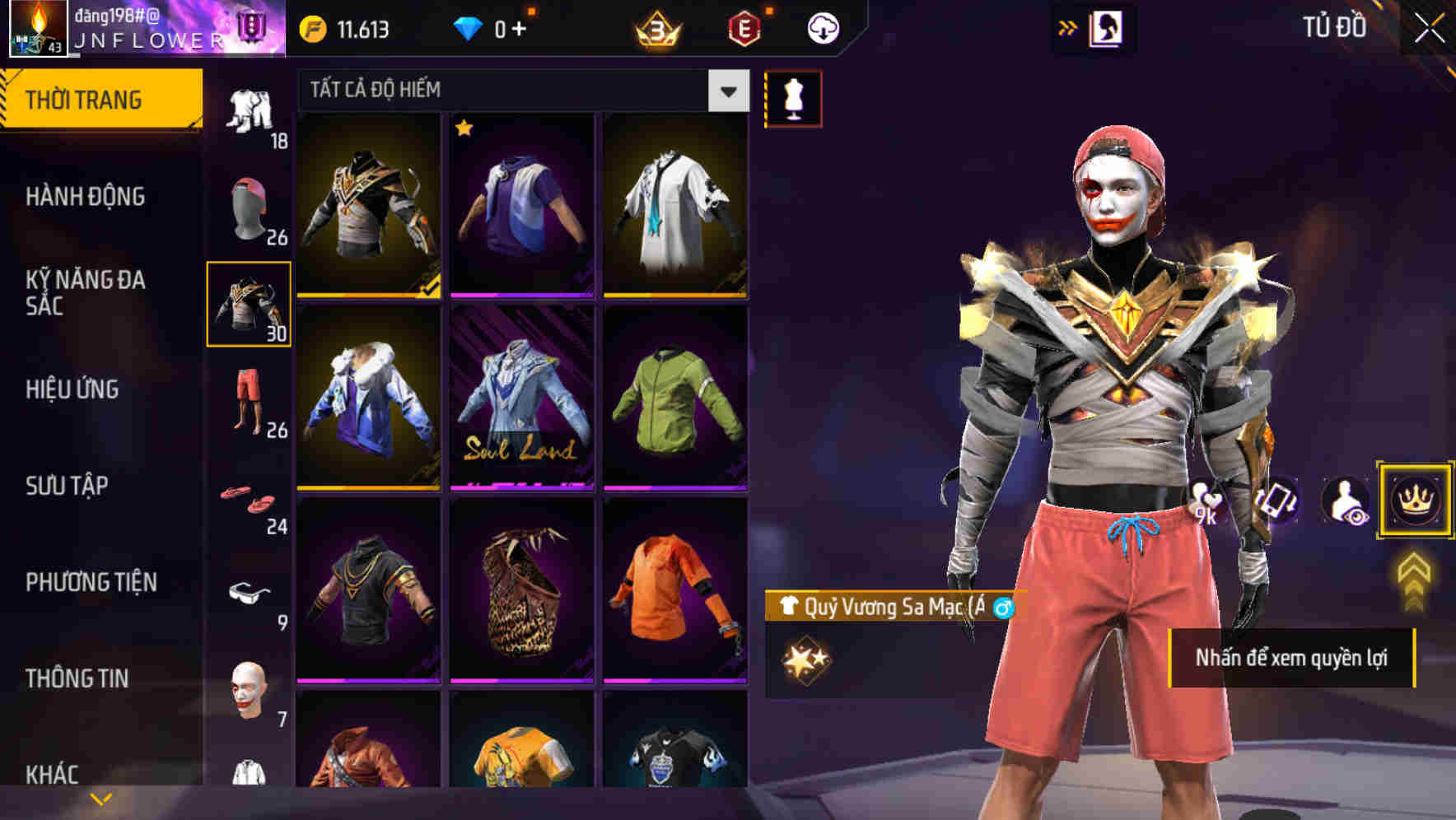Click the mannequin outfit preview icon
1456x820 pixels.
pyautogui.click(x=792, y=98)
